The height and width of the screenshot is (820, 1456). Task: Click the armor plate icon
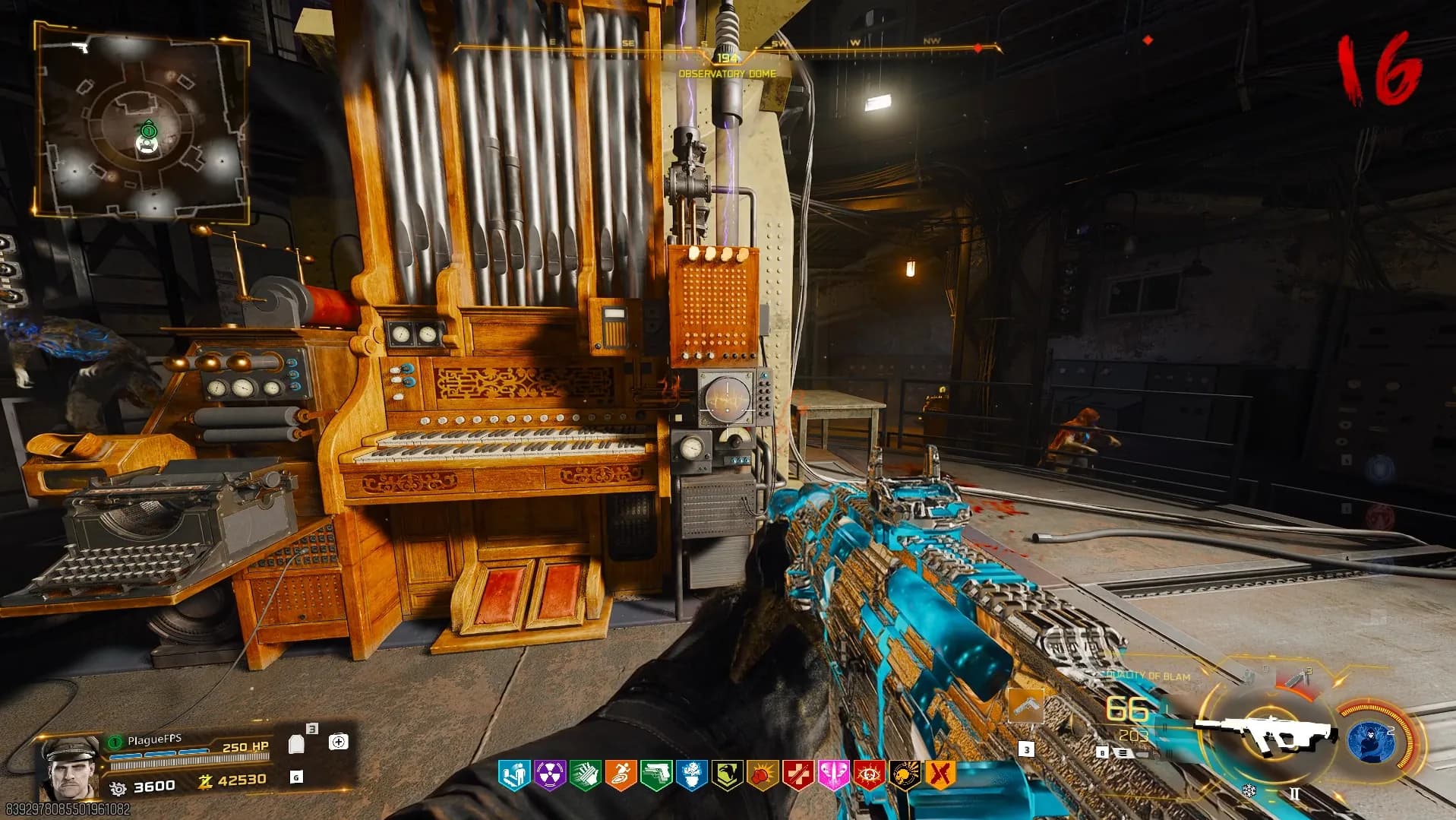[x=297, y=743]
